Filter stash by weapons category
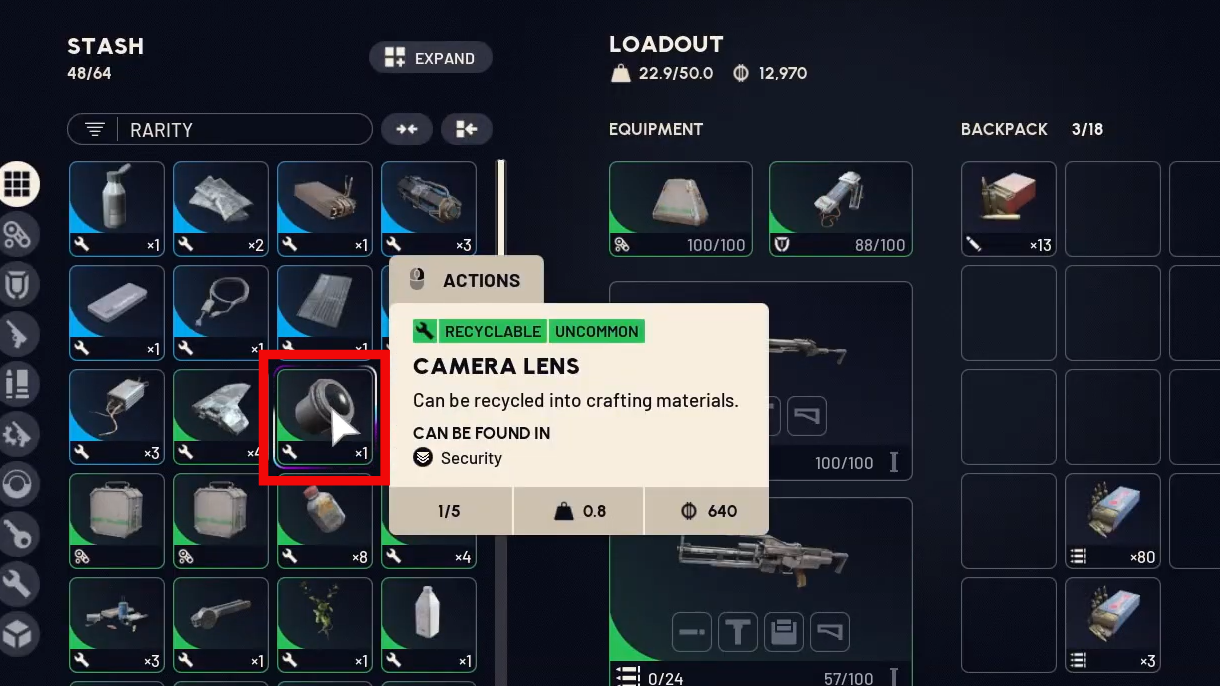1220x686 pixels. pyautogui.click(x=19, y=334)
